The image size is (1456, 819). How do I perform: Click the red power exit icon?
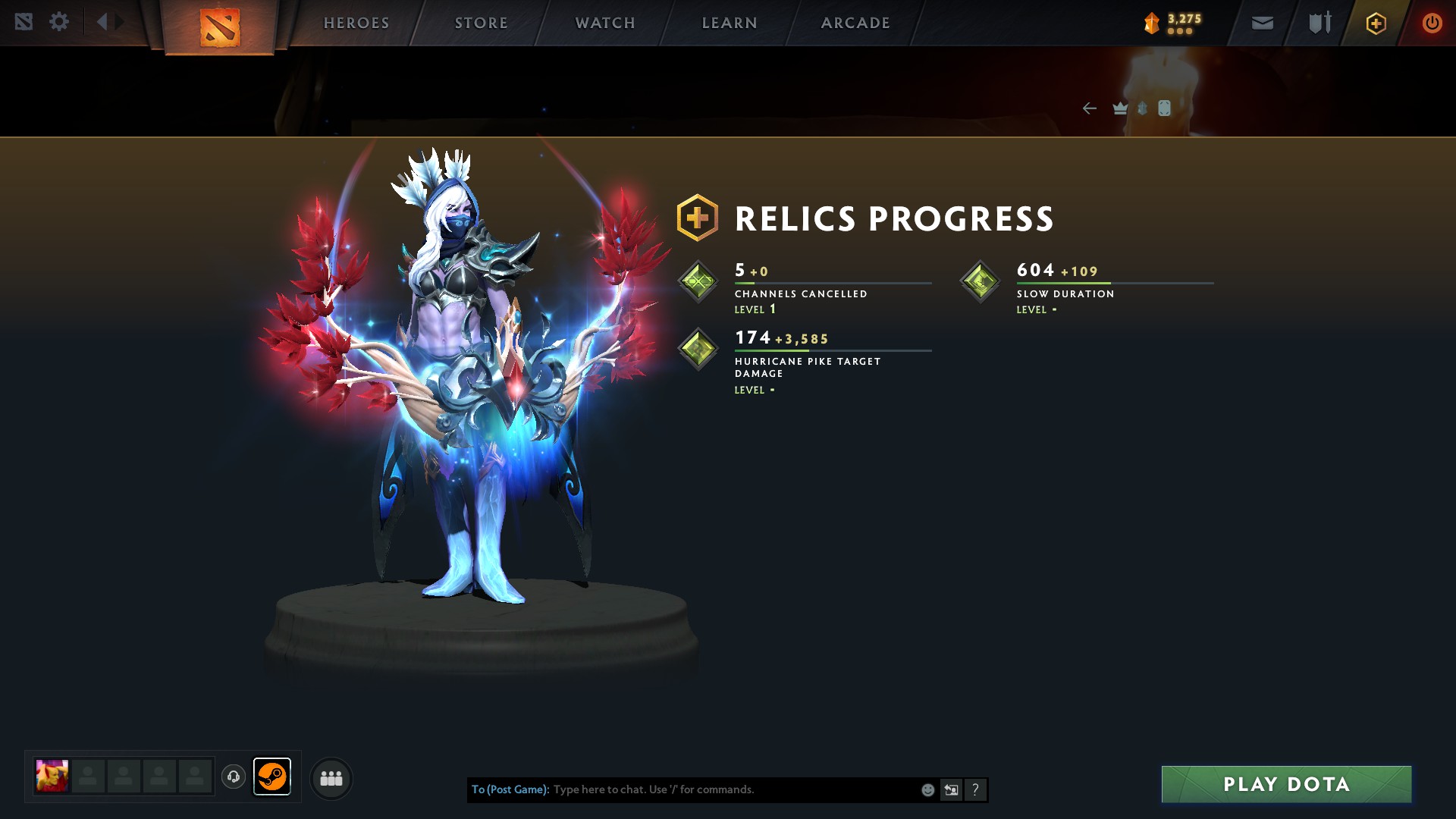[1431, 23]
